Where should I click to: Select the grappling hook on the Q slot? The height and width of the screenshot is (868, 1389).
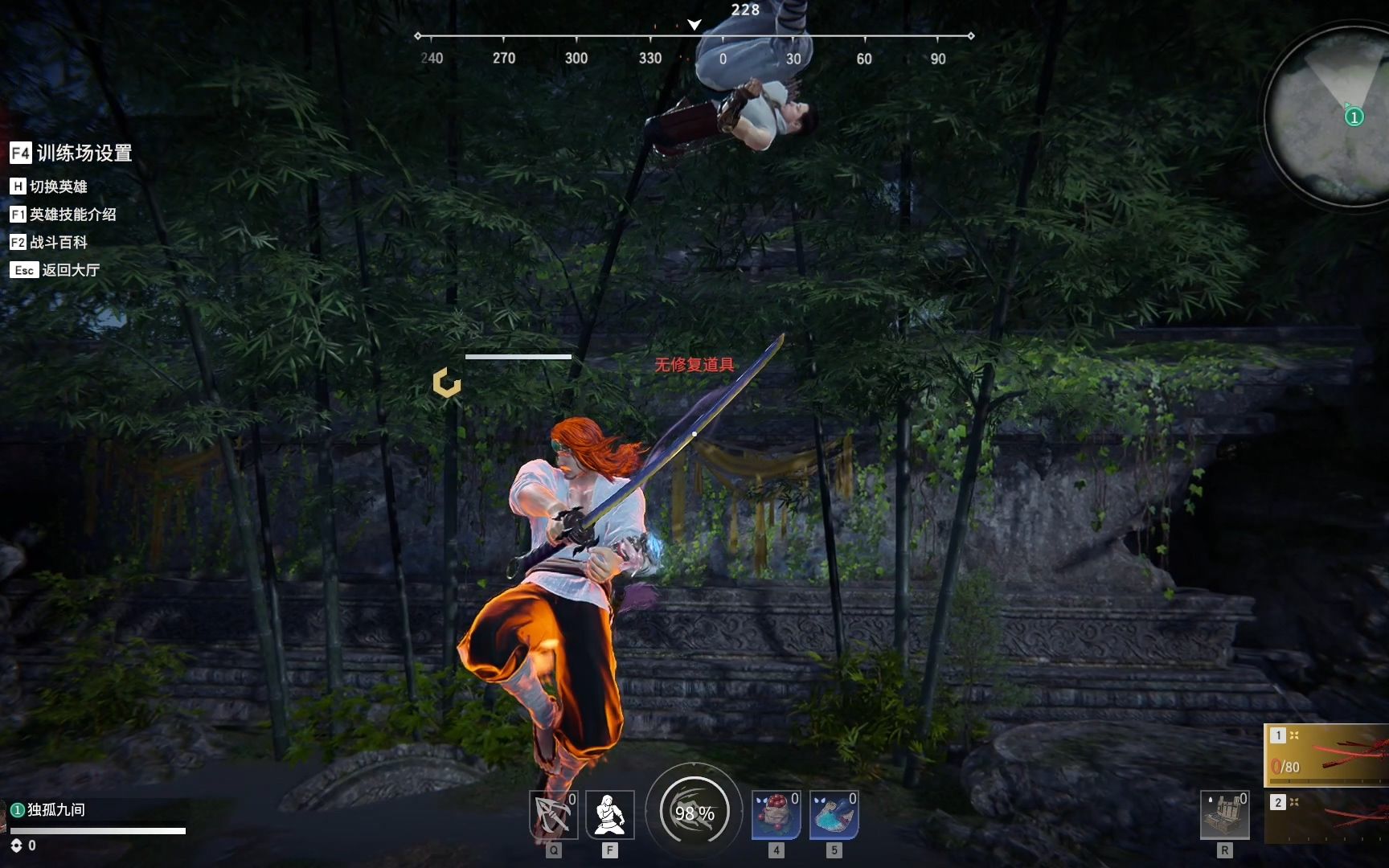pos(555,814)
